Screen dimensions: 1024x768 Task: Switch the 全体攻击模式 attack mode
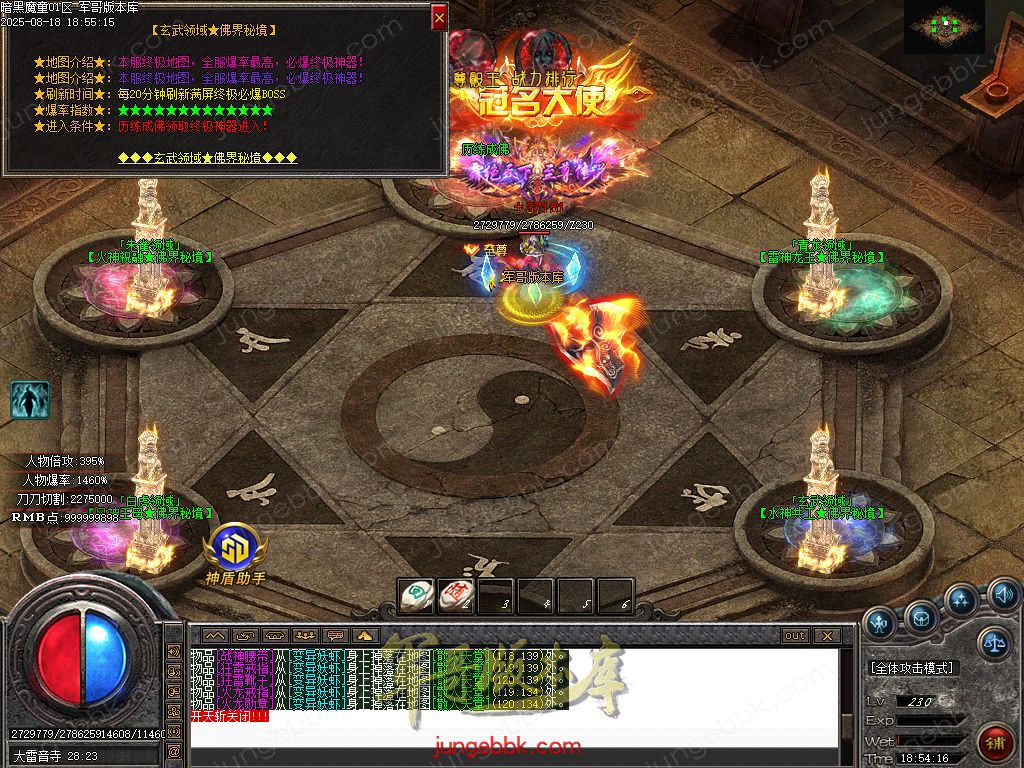(912, 668)
